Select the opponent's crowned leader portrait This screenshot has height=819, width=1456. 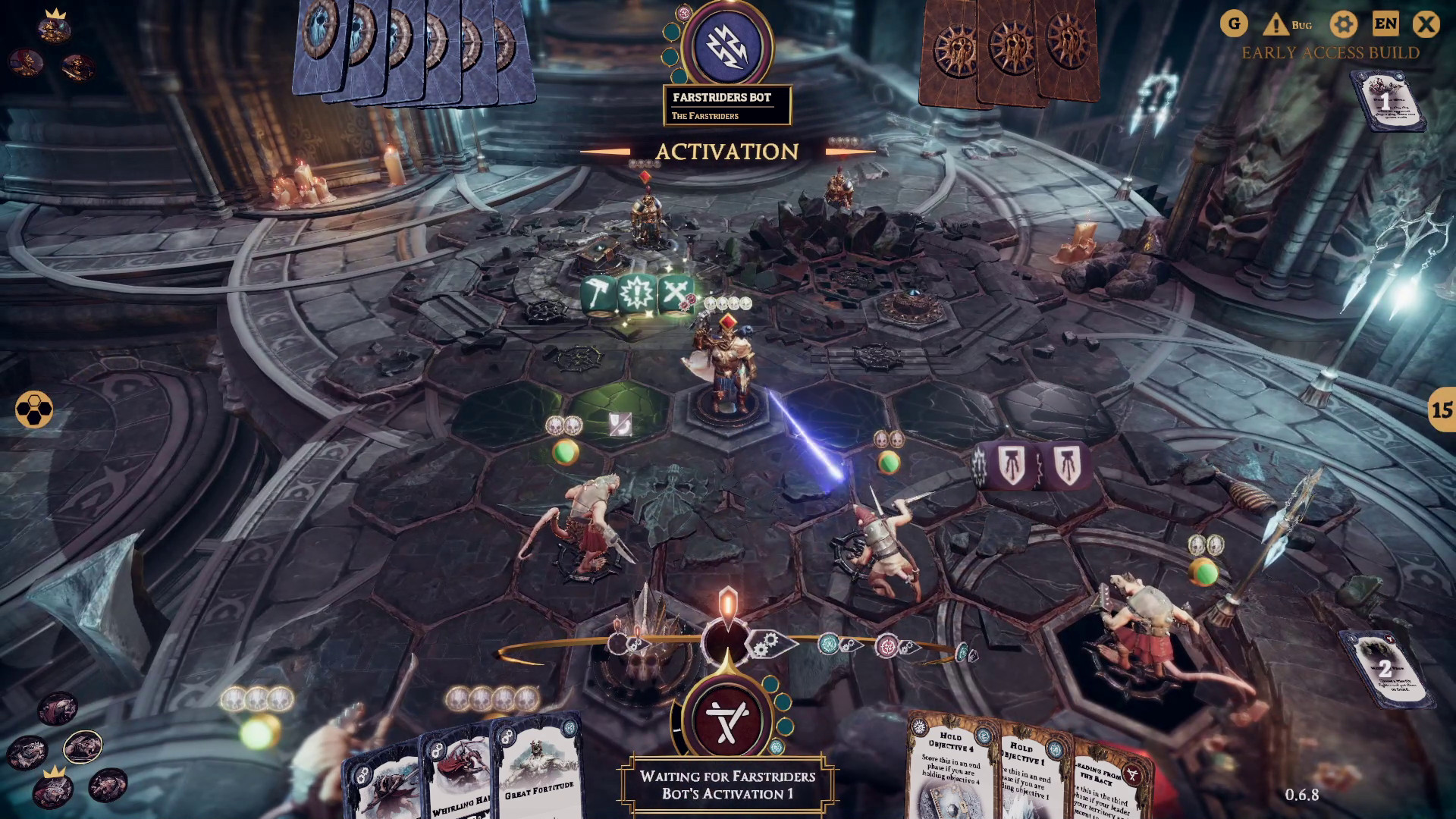click(55, 28)
